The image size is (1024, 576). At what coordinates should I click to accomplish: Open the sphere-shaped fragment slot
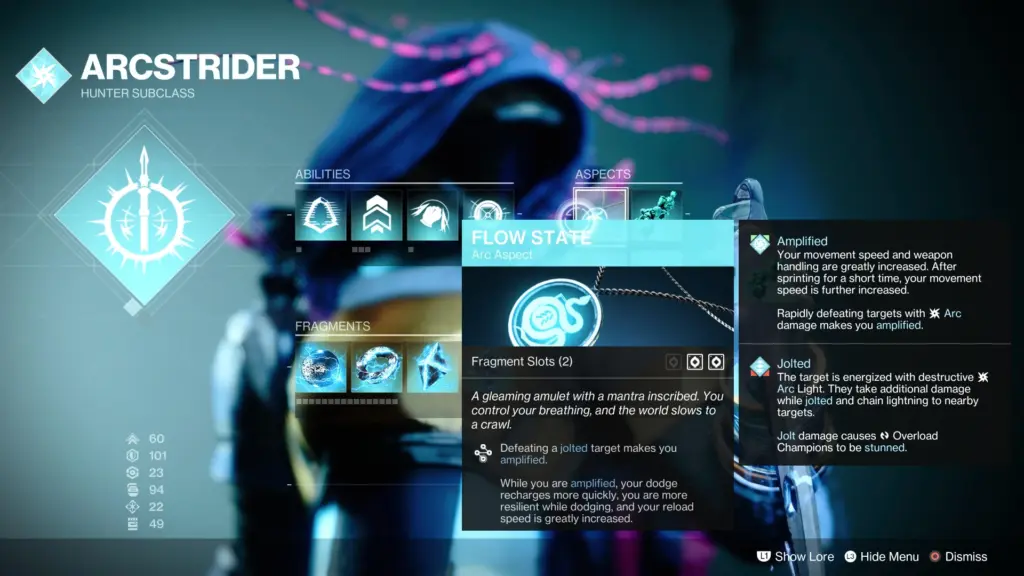[321, 368]
